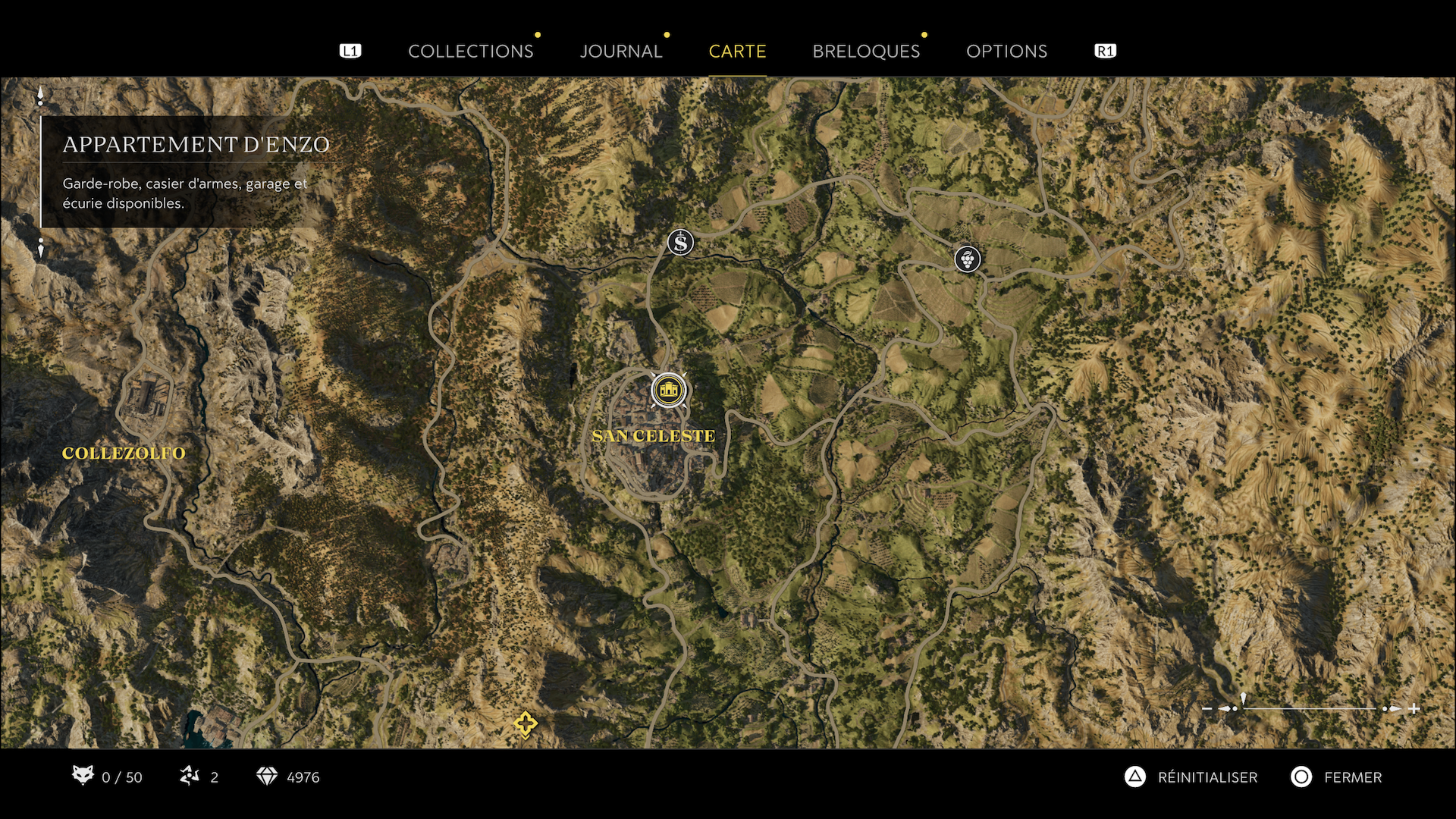Zoom in with the plus control

click(x=1414, y=708)
